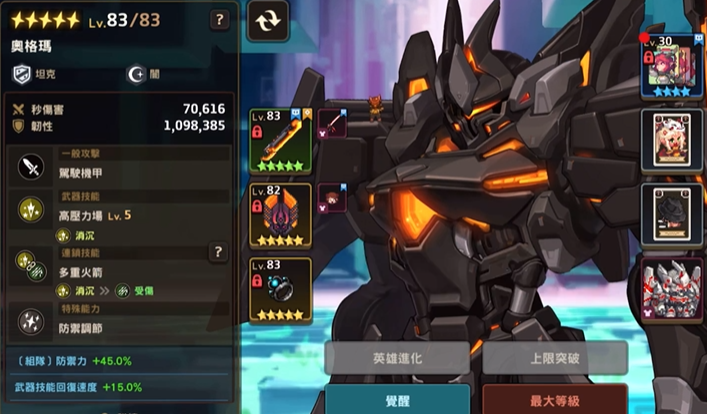Screen dimensions: 707x414
Task: Open help for the chain skill row
Action: [x=218, y=252]
